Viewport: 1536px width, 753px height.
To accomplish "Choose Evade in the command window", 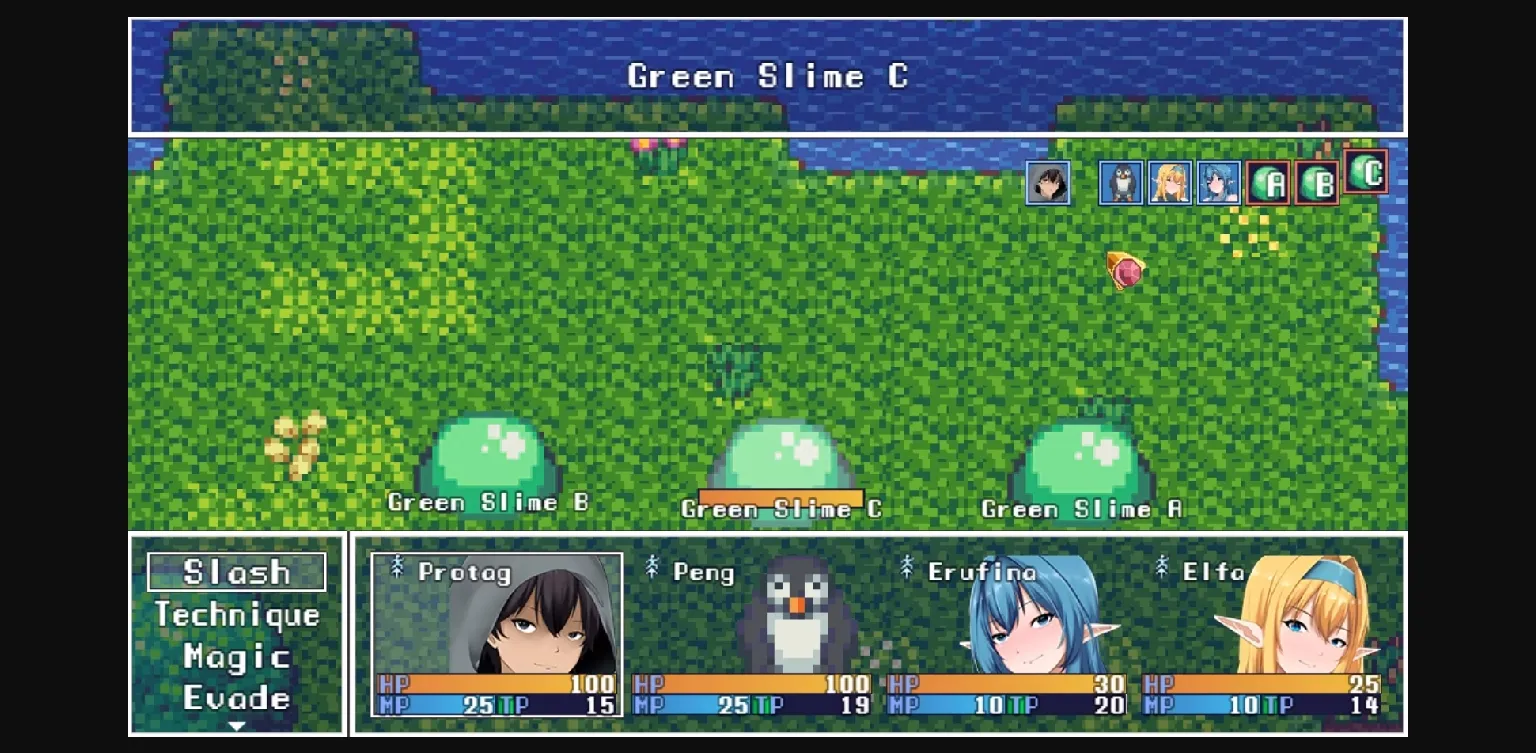I will click(x=237, y=697).
